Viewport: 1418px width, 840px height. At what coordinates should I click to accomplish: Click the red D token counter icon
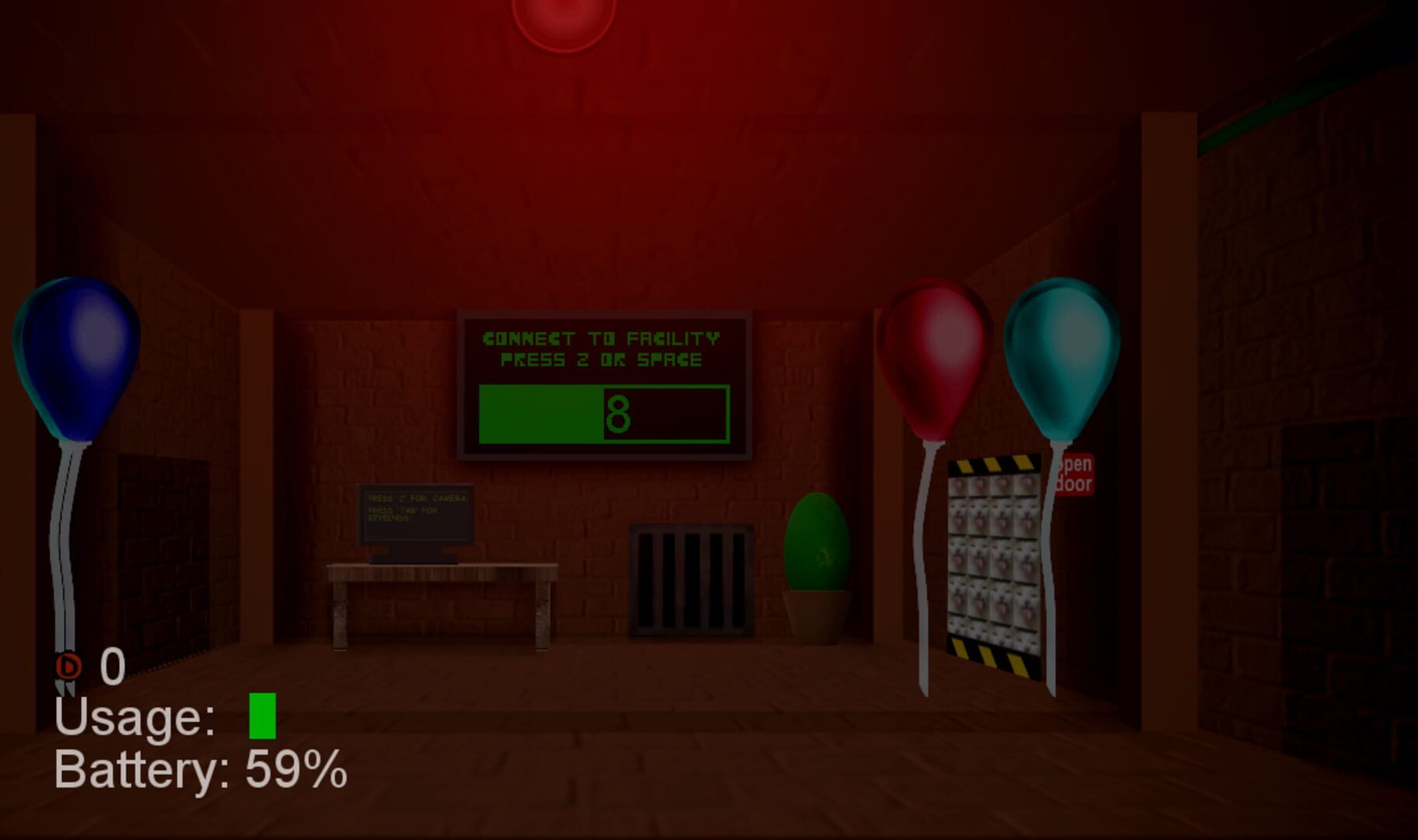(x=67, y=666)
